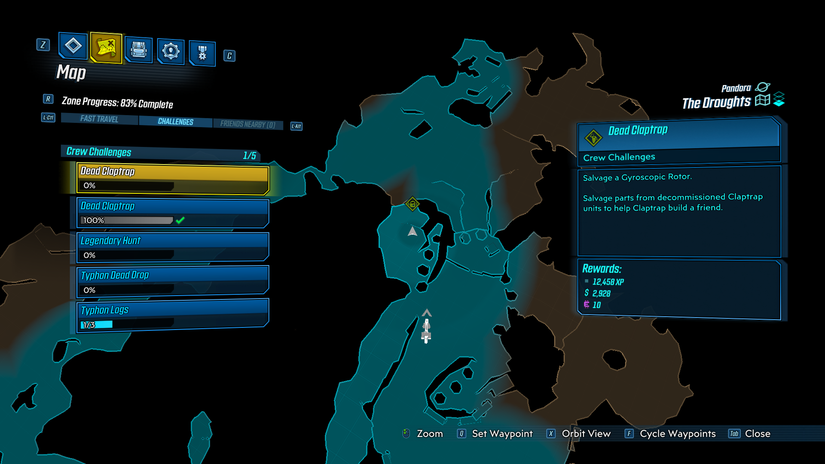Select the highlighted Dead Claptrap challenge at 0%

tap(172, 178)
